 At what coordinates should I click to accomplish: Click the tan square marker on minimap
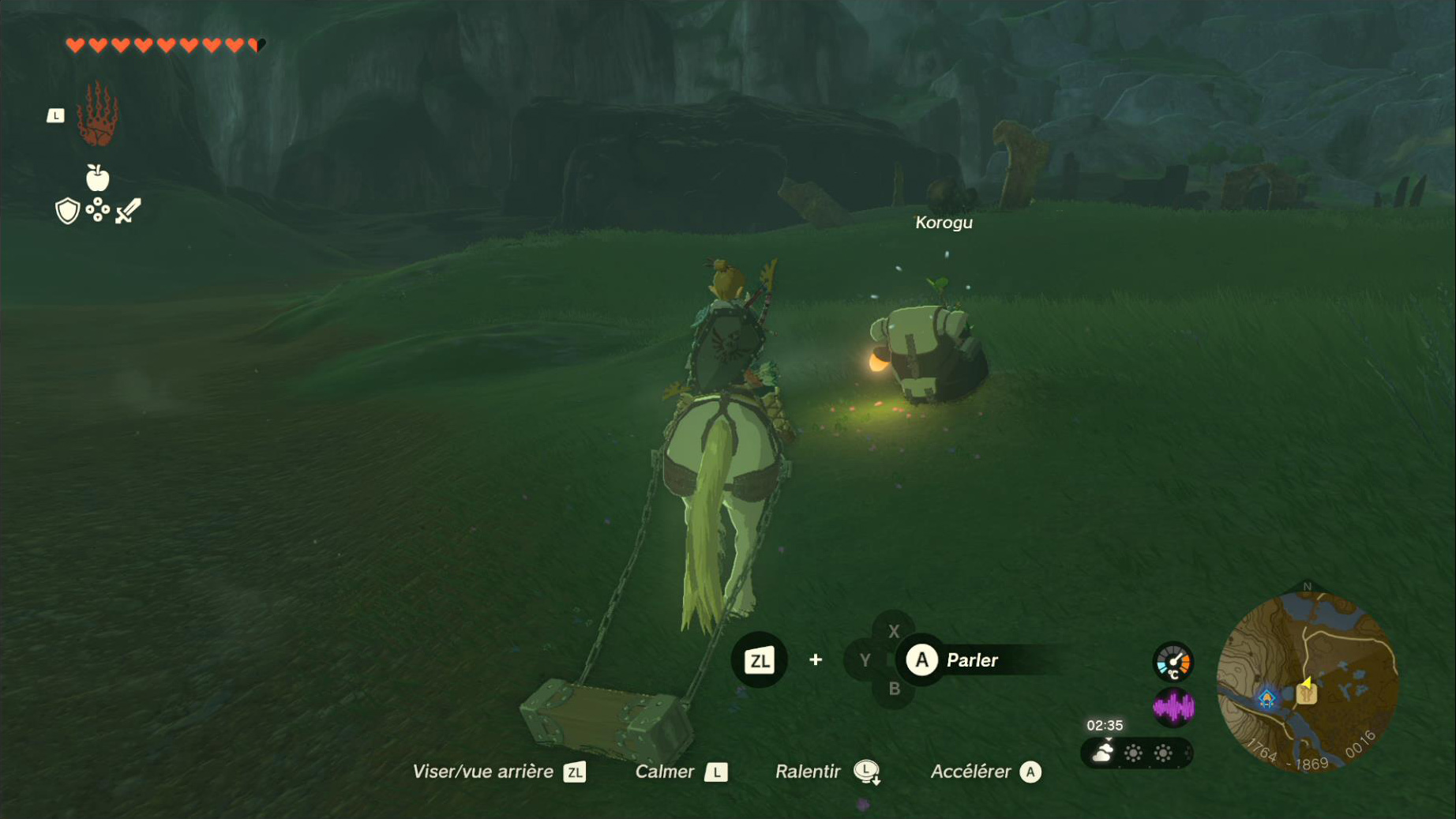[1306, 695]
